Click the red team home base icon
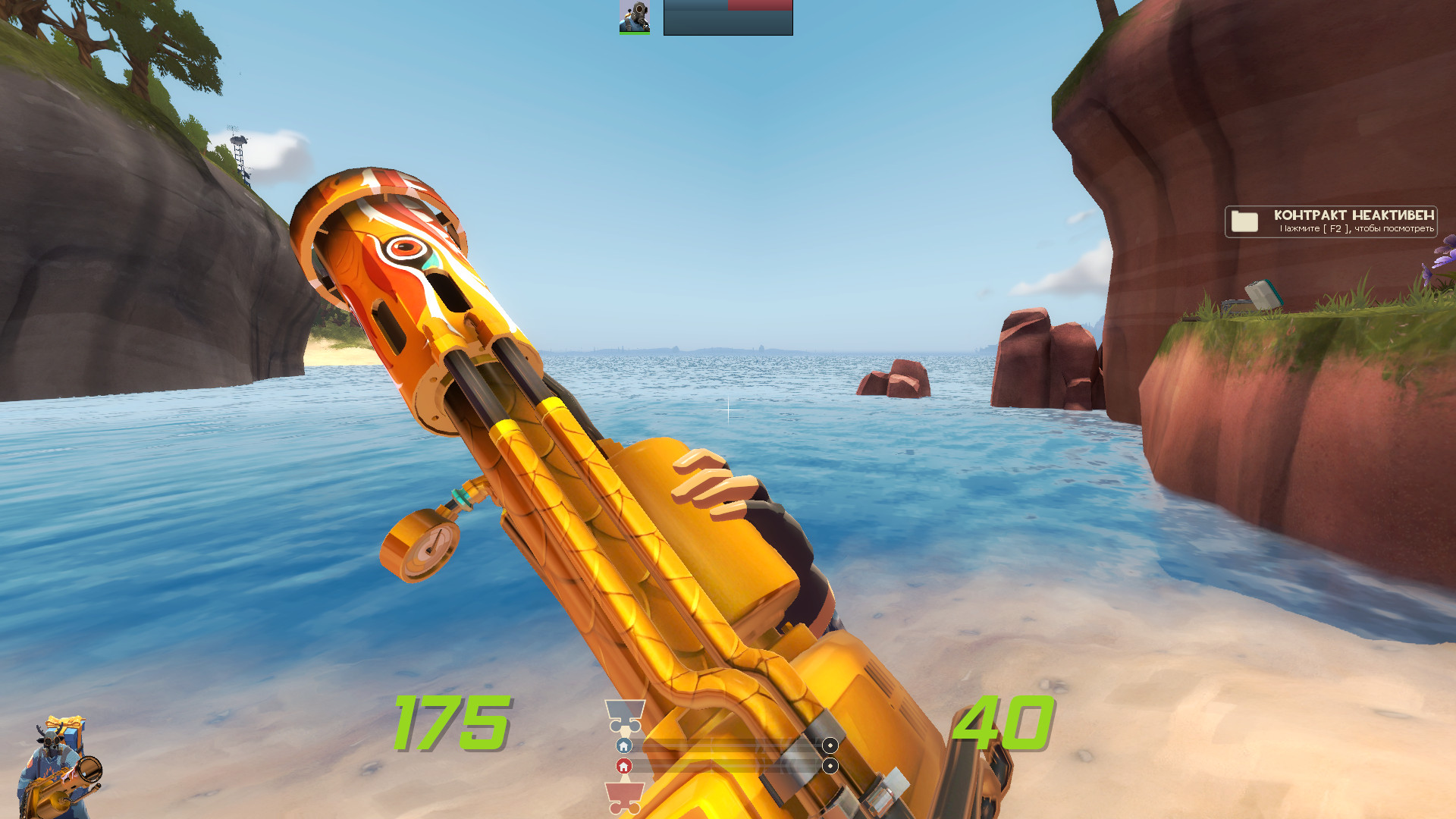The width and height of the screenshot is (1456, 819). pos(624,767)
